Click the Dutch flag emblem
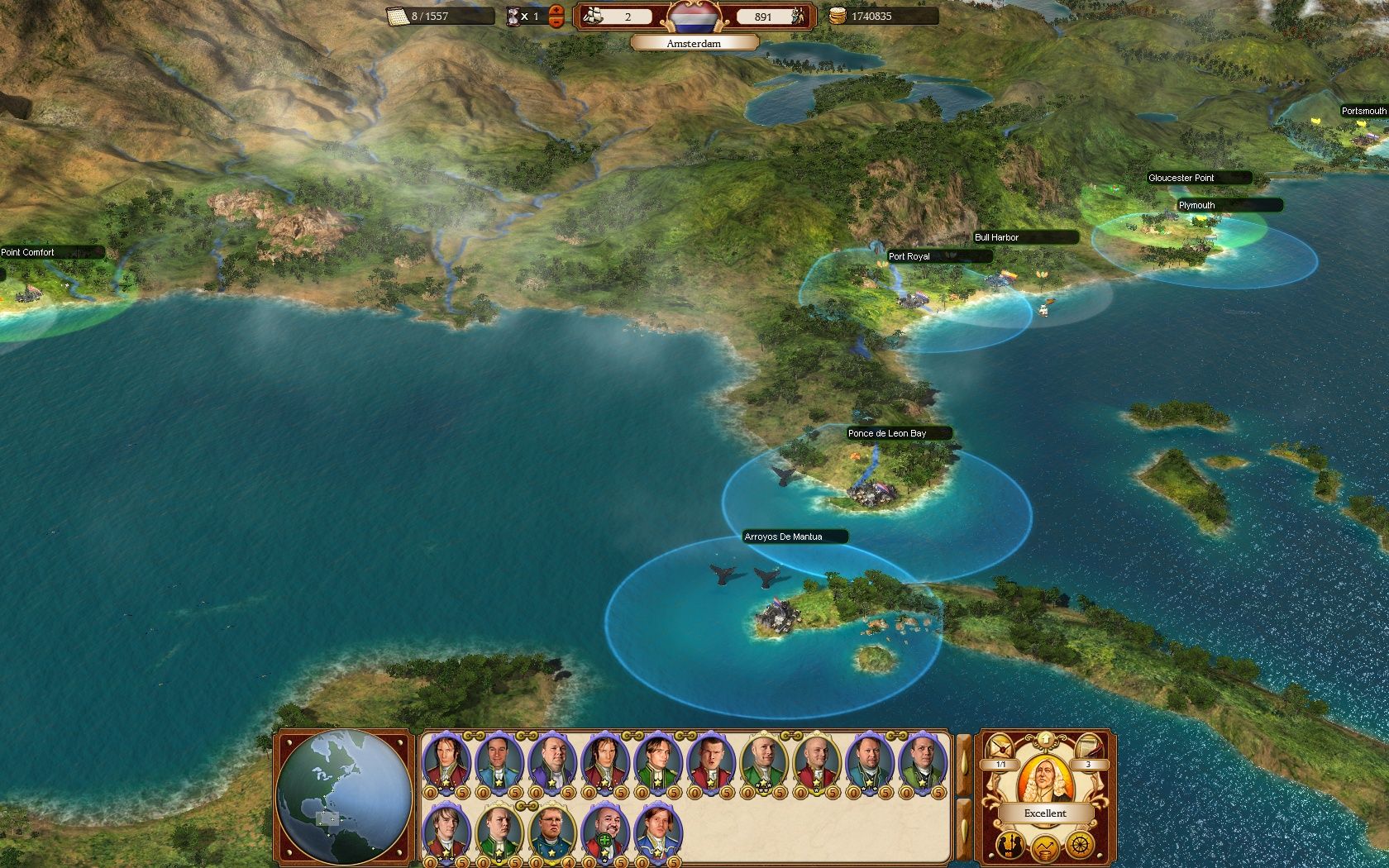Screen dimensions: 1389x868 coord(694,16)
